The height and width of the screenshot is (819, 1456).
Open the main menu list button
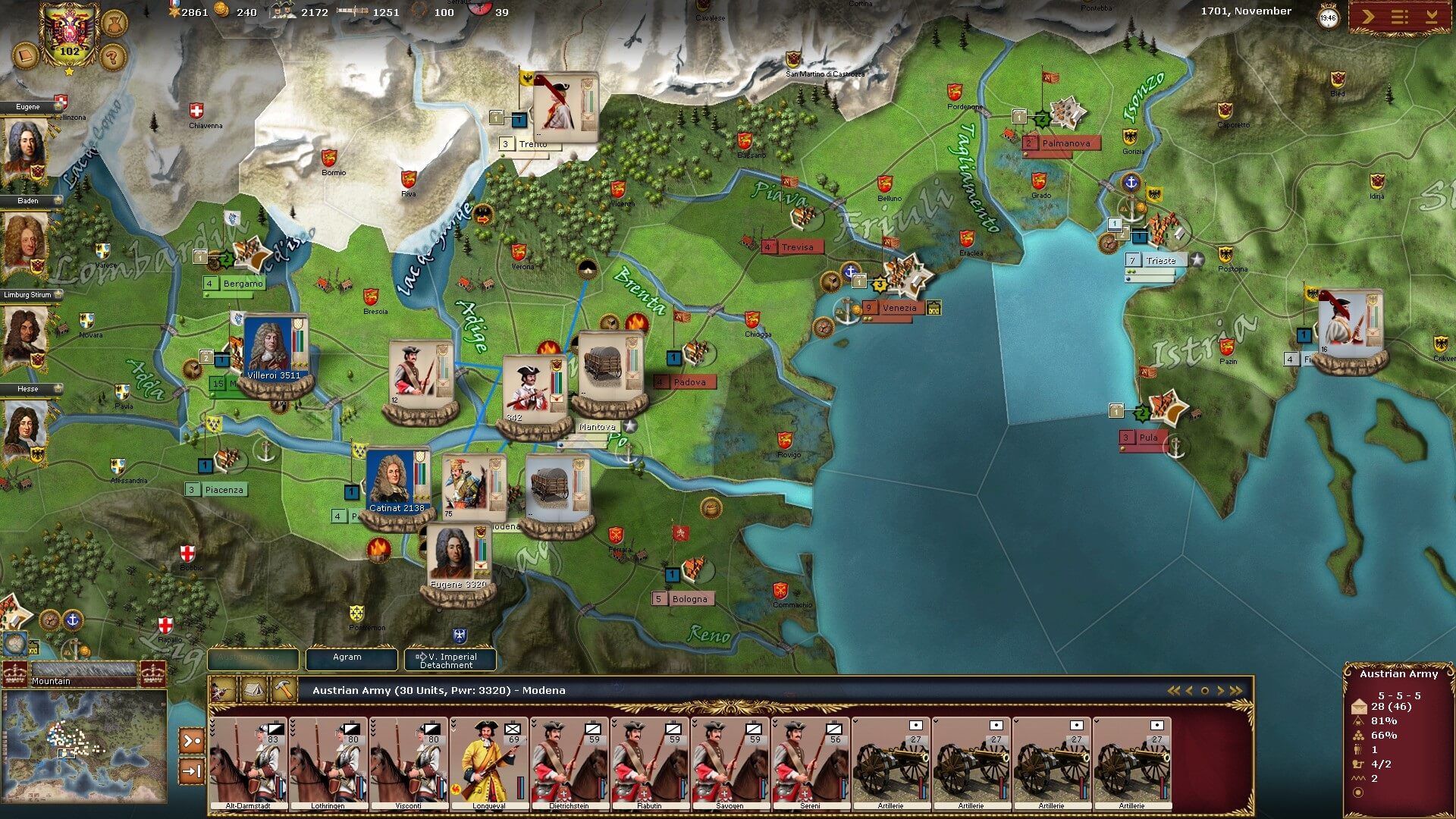coord(1400,17)
